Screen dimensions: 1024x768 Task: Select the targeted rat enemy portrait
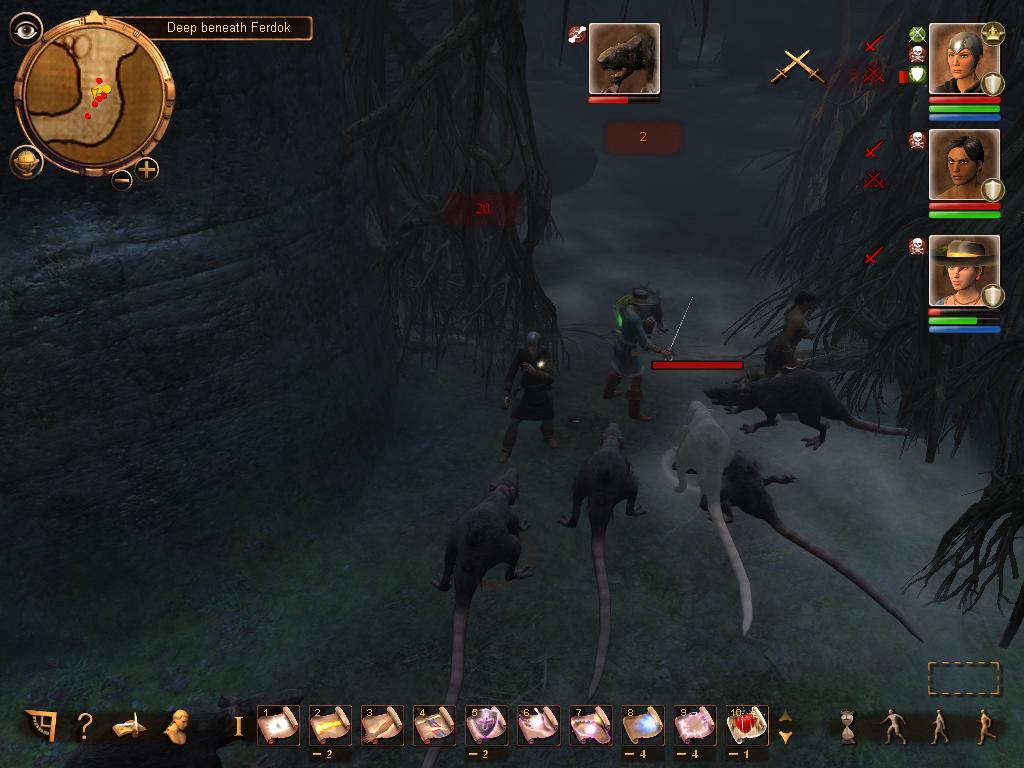click(x=624, y=58)
